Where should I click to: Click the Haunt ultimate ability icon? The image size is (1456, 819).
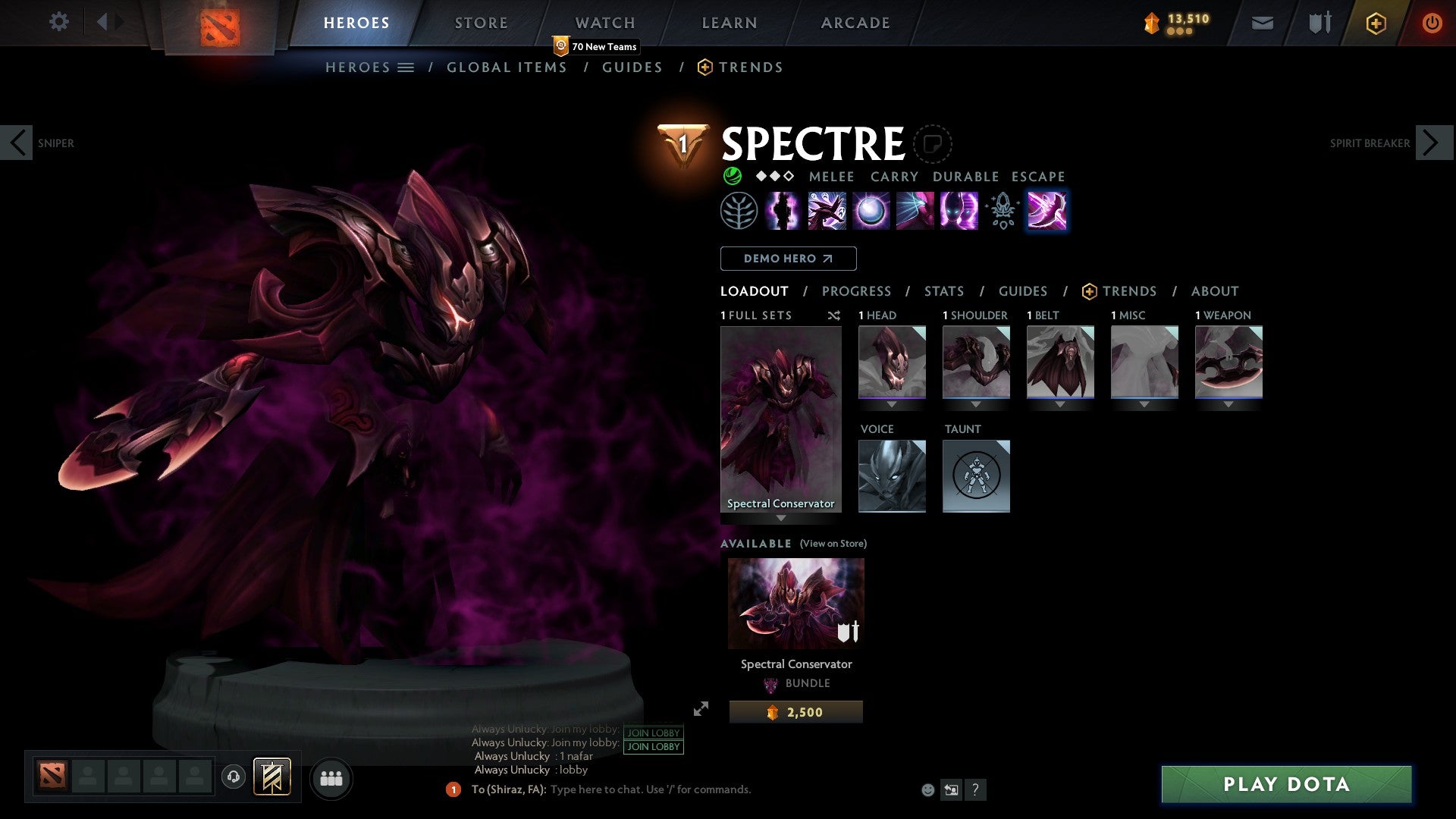[958, 212]
